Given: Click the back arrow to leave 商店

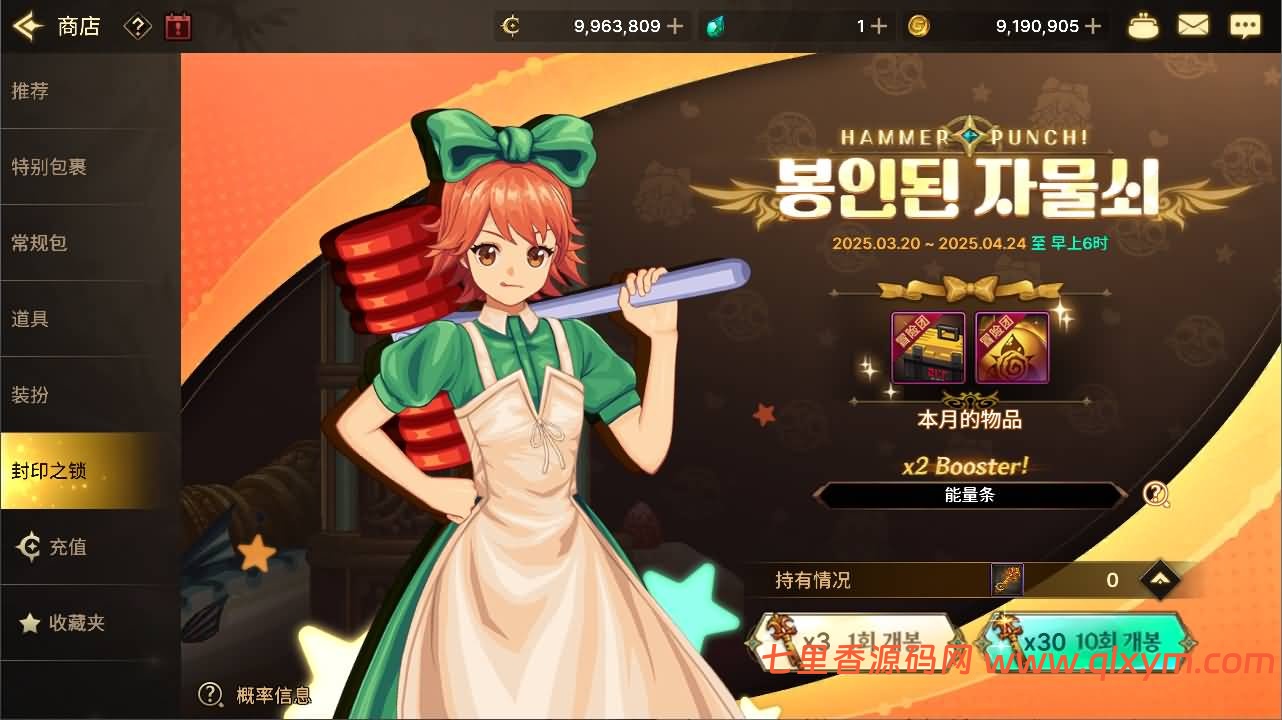Looking at the screenshot, I should click(x=25, y=25).
